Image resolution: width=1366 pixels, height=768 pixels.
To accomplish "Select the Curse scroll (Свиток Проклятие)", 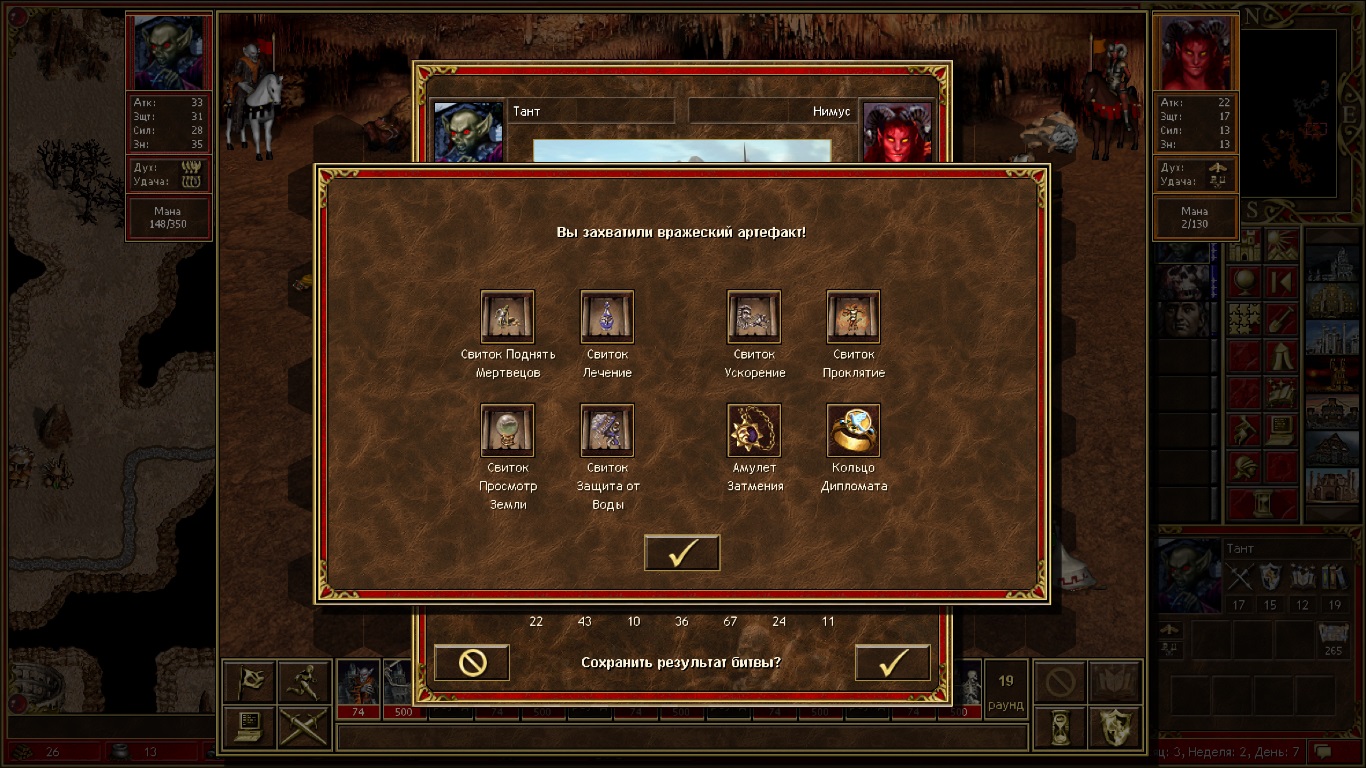I will click(853, 317).
